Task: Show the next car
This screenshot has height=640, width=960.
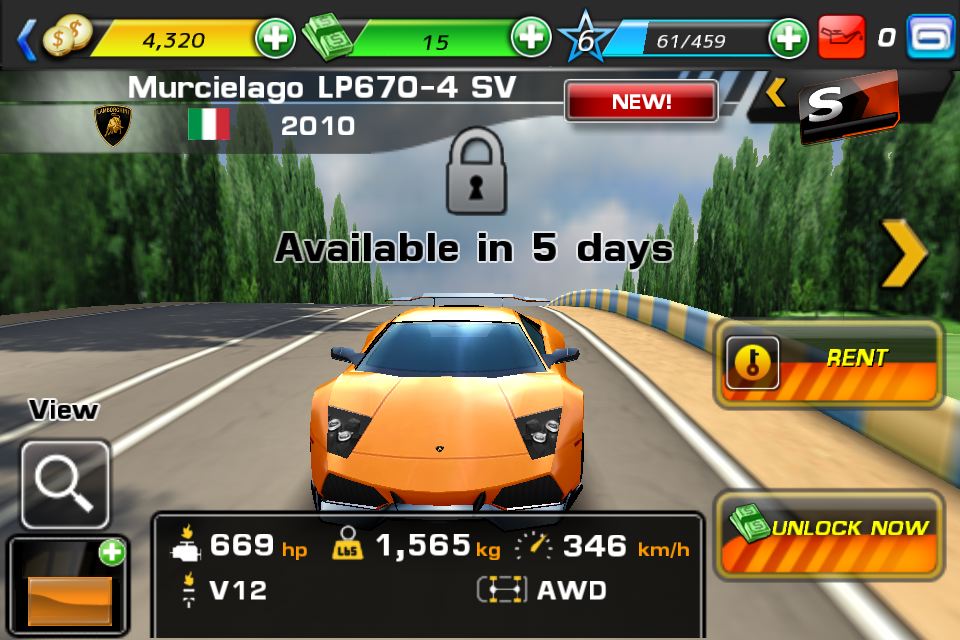Action: point(904,255)
